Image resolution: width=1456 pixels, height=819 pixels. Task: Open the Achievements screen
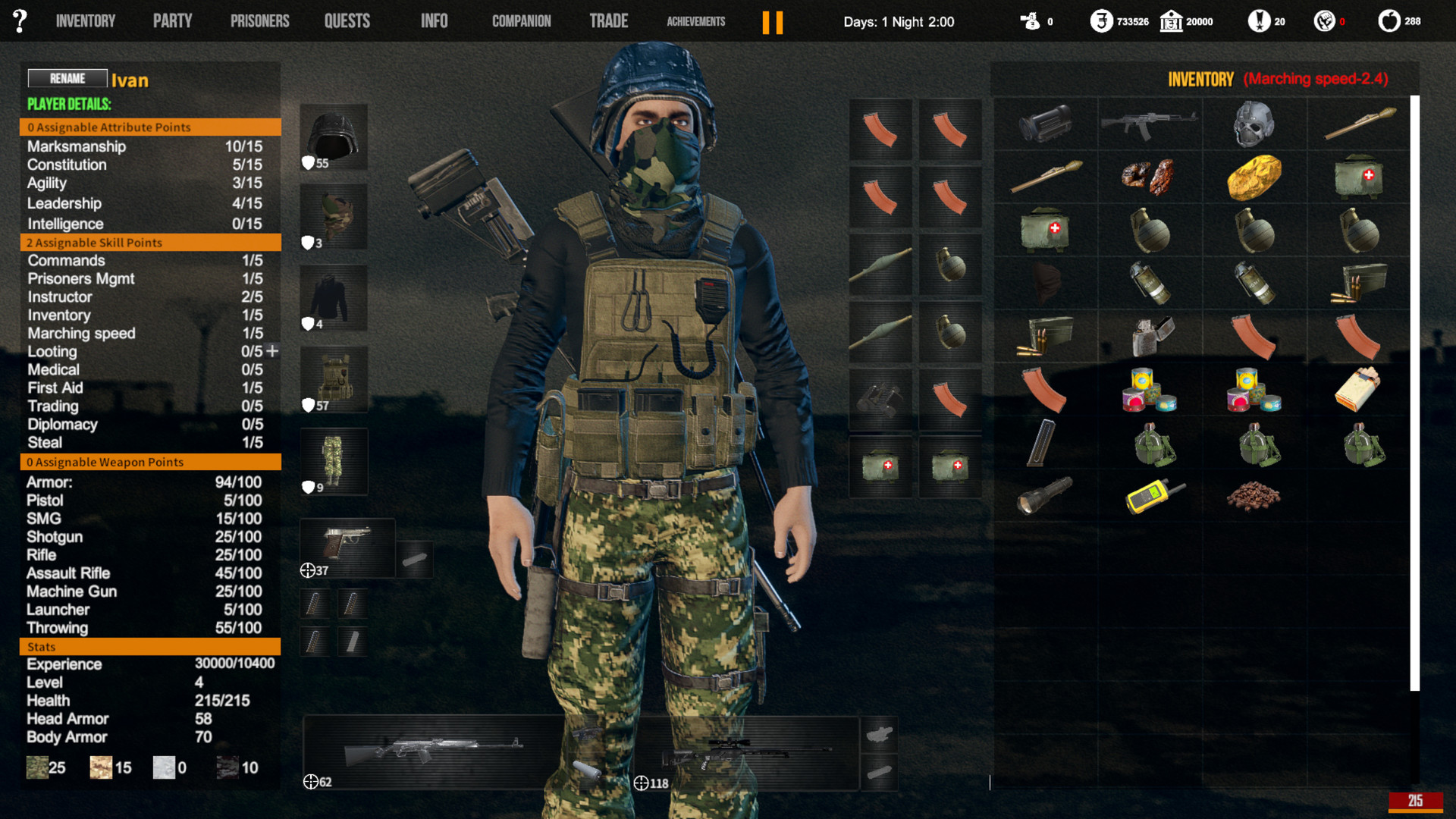tap(695, 22)
